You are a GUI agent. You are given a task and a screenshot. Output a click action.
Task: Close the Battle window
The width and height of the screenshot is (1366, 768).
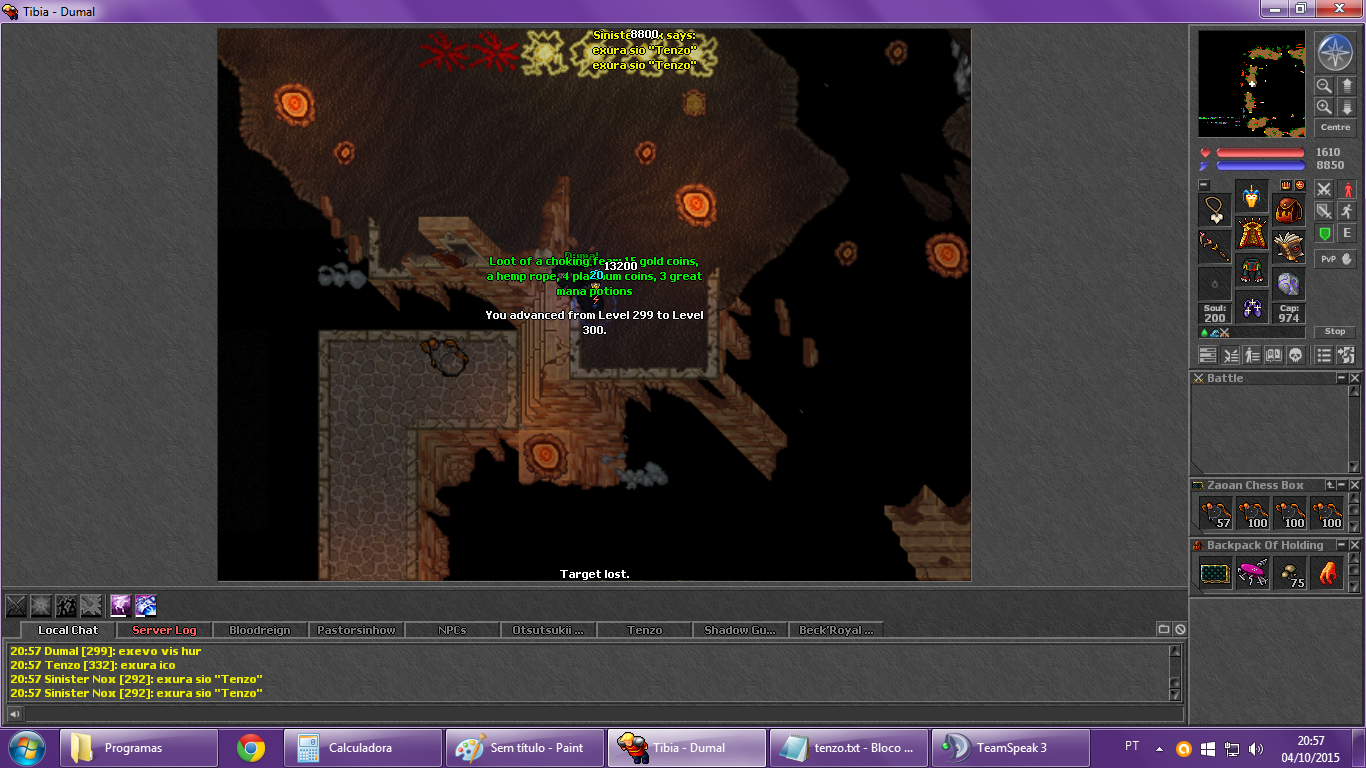1355,378
